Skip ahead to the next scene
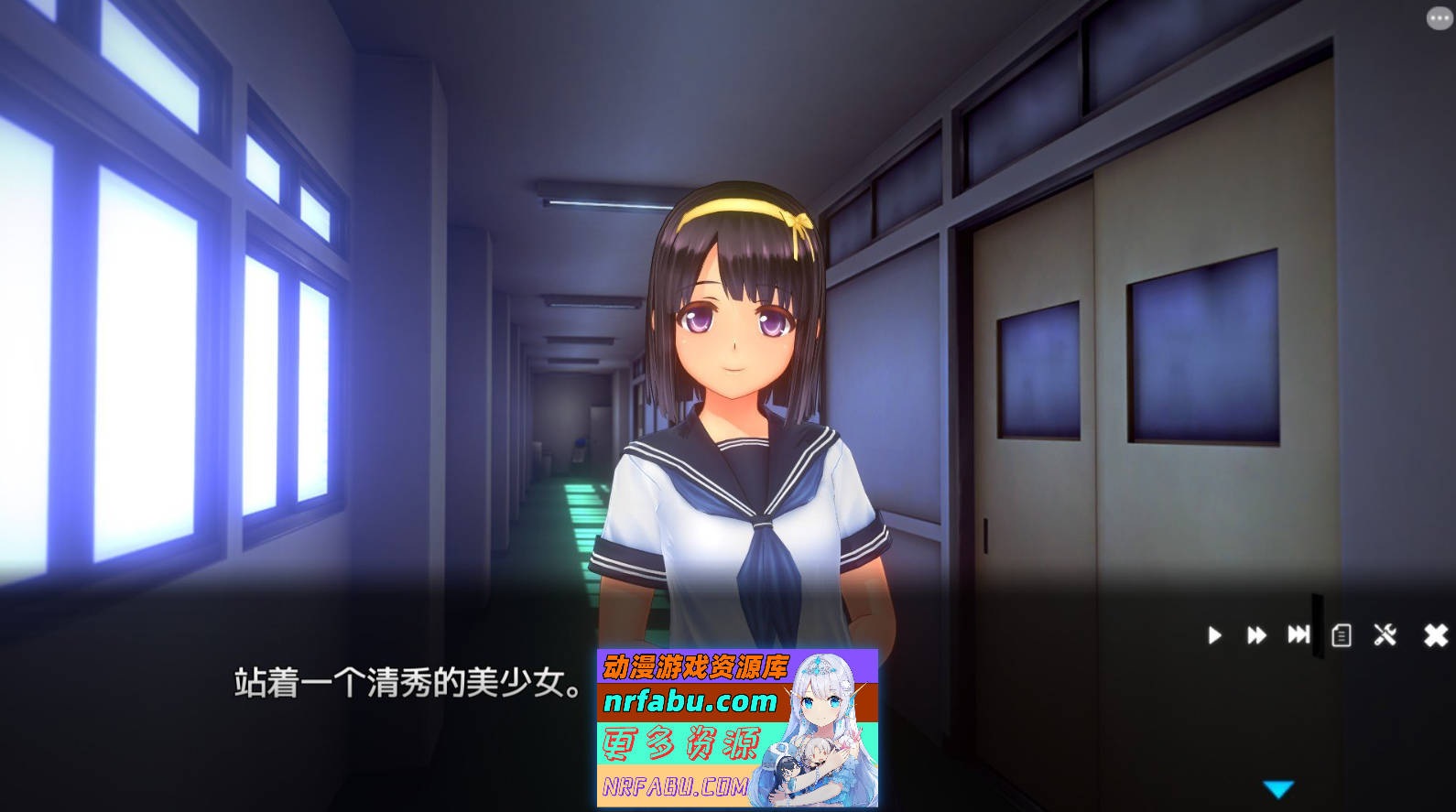The width and height of the screenshot is (1456, 812). 1299,635
